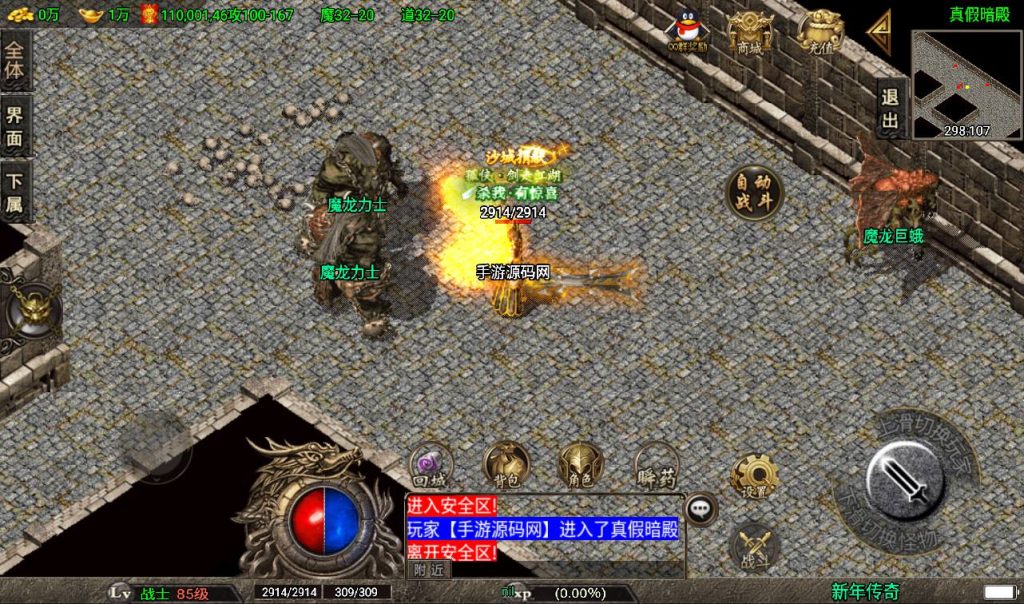Switch the chat channel 附近 tab
1024x604 pixels.
click(x=428, y=569)
